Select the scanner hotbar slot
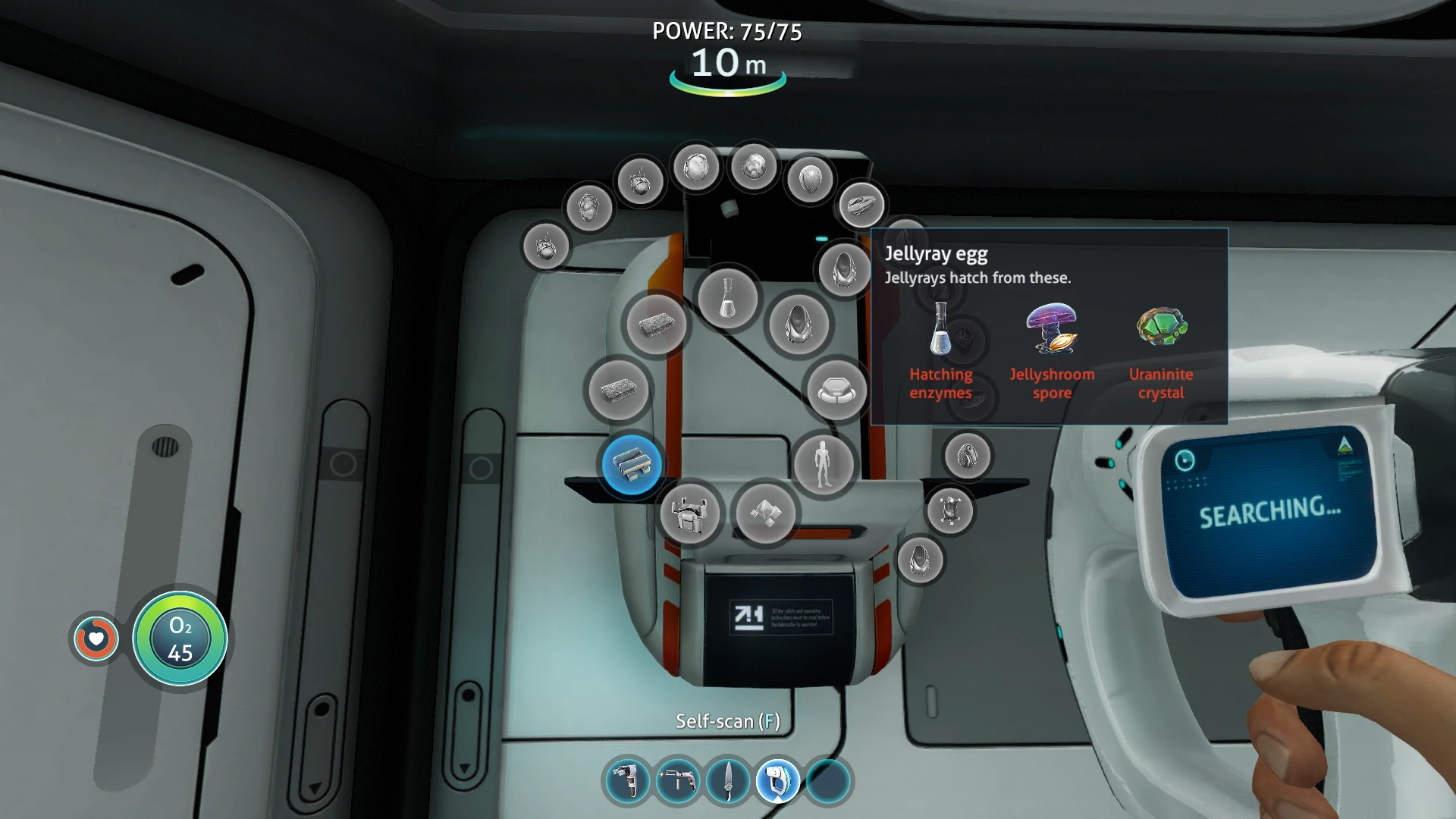This screenshot has height=819, width=1456. 778,781
